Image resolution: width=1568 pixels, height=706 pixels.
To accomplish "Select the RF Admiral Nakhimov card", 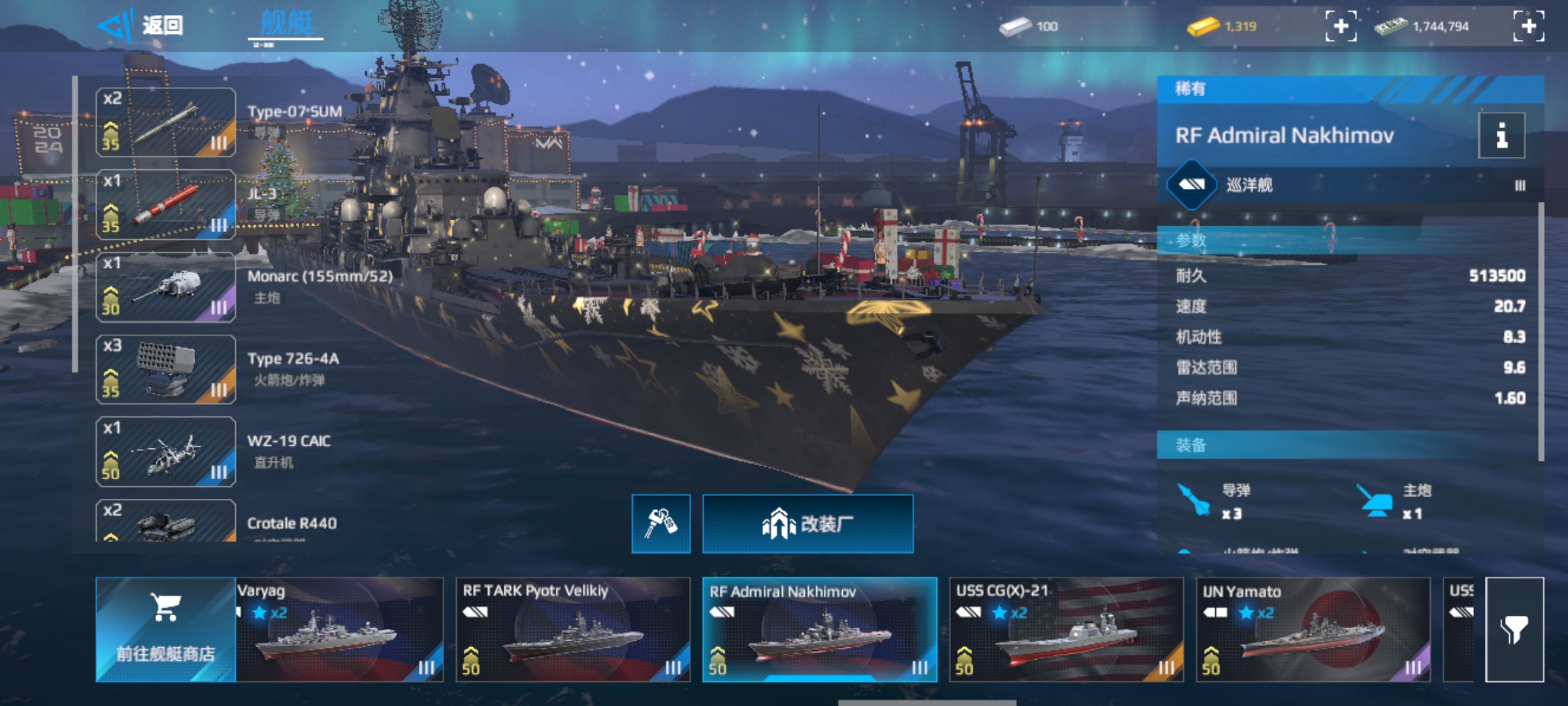I will 819,630.
